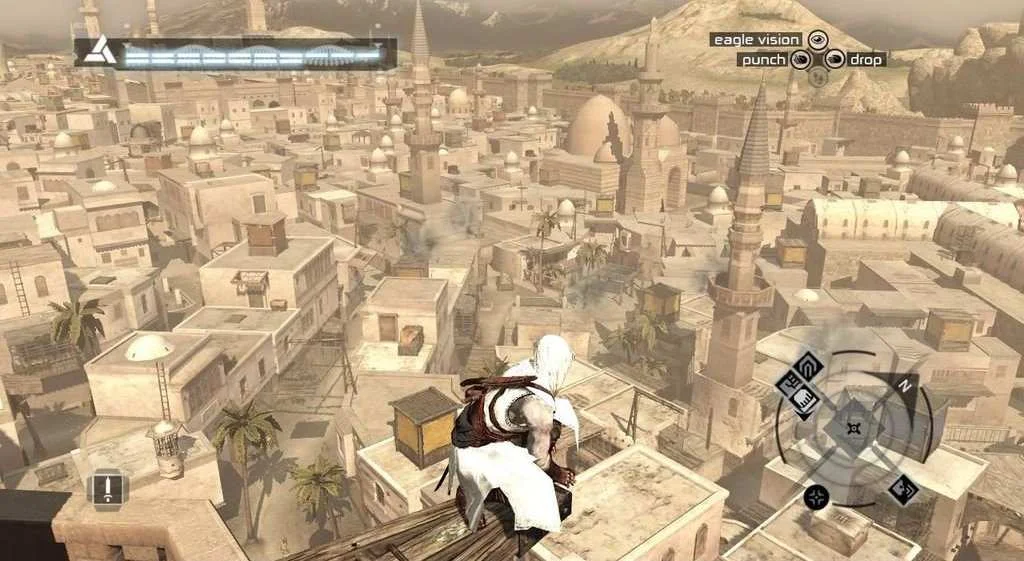Activate the eagle vision eye icon
The image size is (1024, 561).
click(817, 40)
